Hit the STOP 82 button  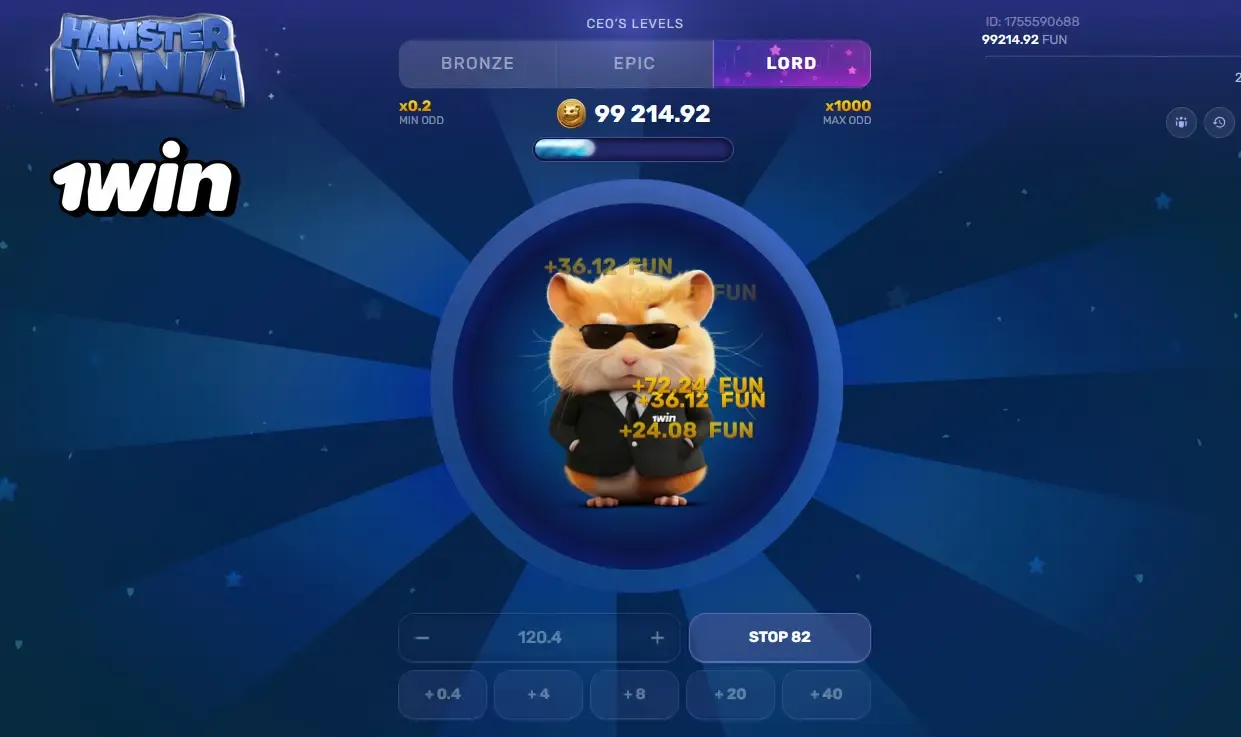click(x=779, y=637)
